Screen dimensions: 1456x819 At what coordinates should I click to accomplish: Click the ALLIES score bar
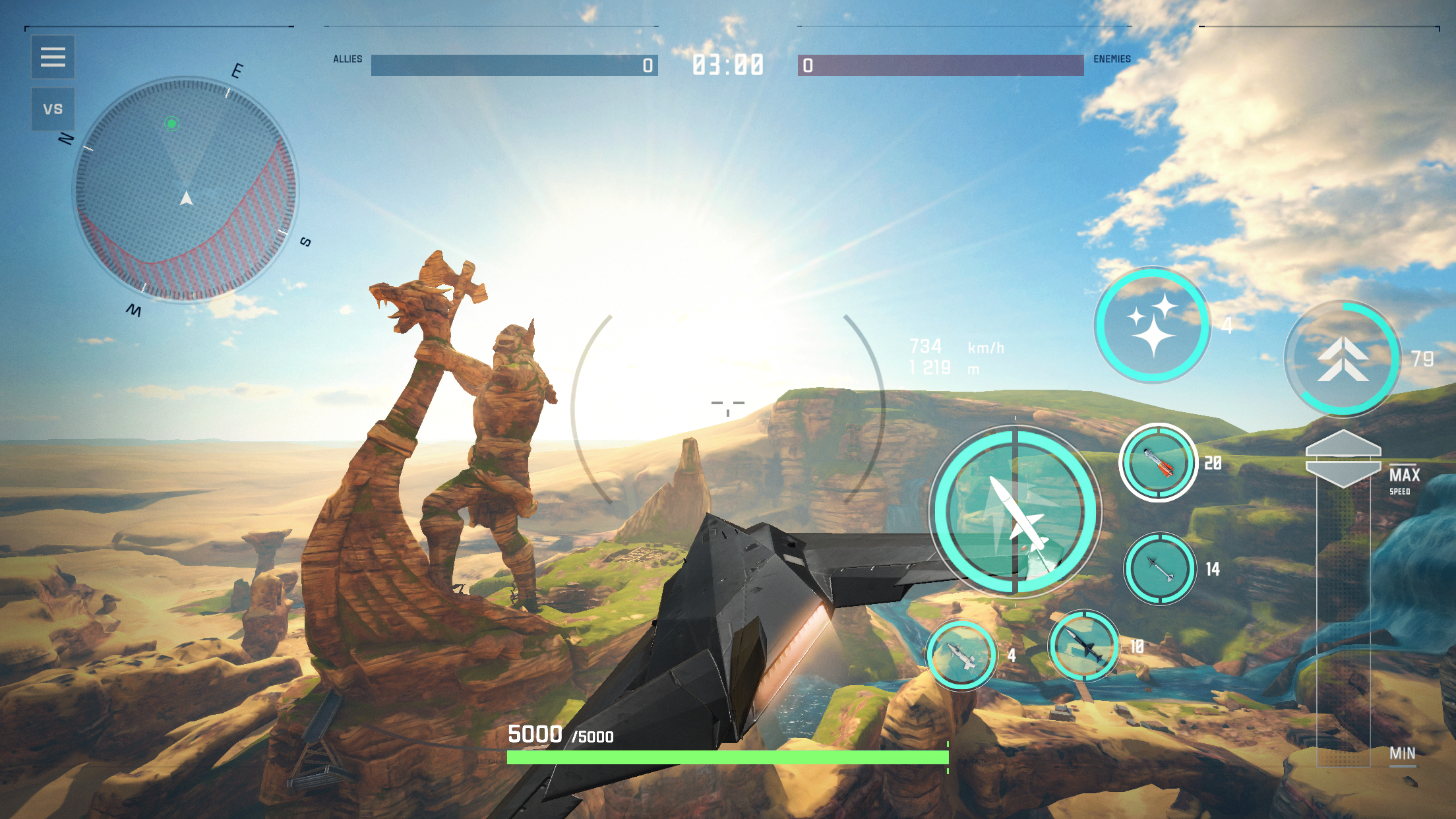(x=514, y=65)
